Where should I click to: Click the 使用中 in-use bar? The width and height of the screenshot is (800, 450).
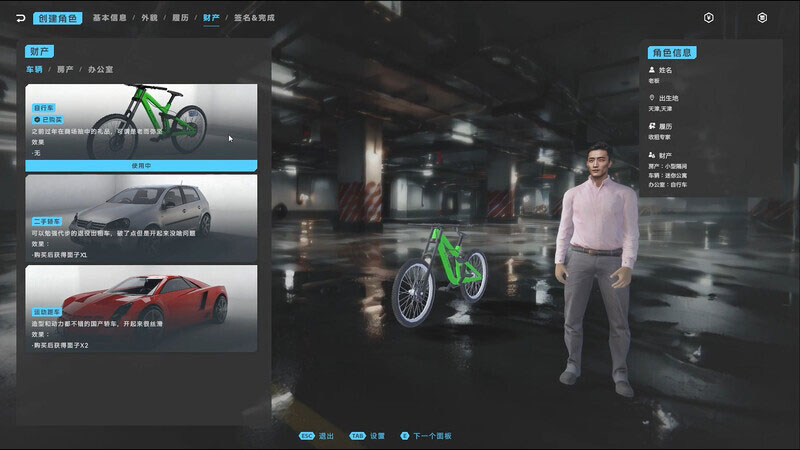tap(141, 165)
